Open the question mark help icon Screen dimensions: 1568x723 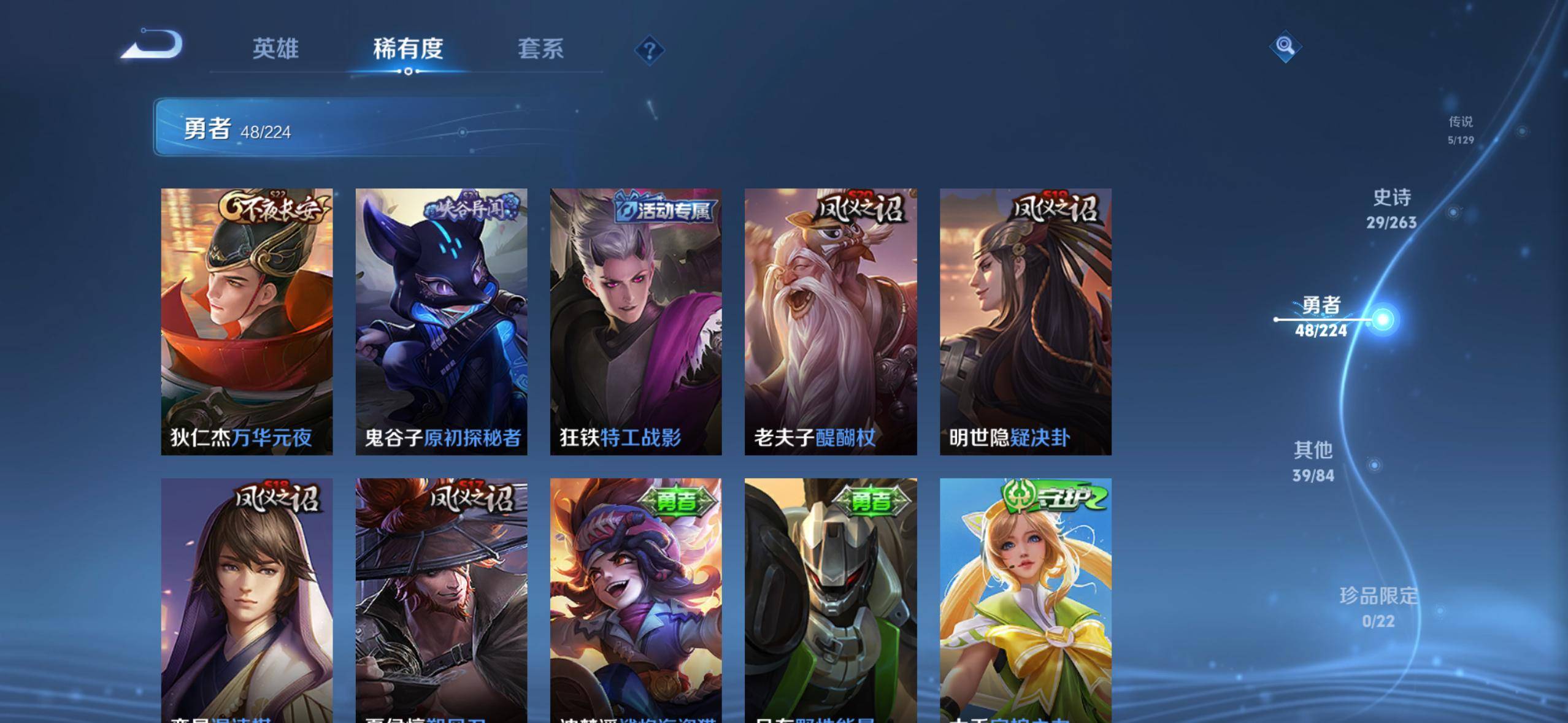[649, 50]
